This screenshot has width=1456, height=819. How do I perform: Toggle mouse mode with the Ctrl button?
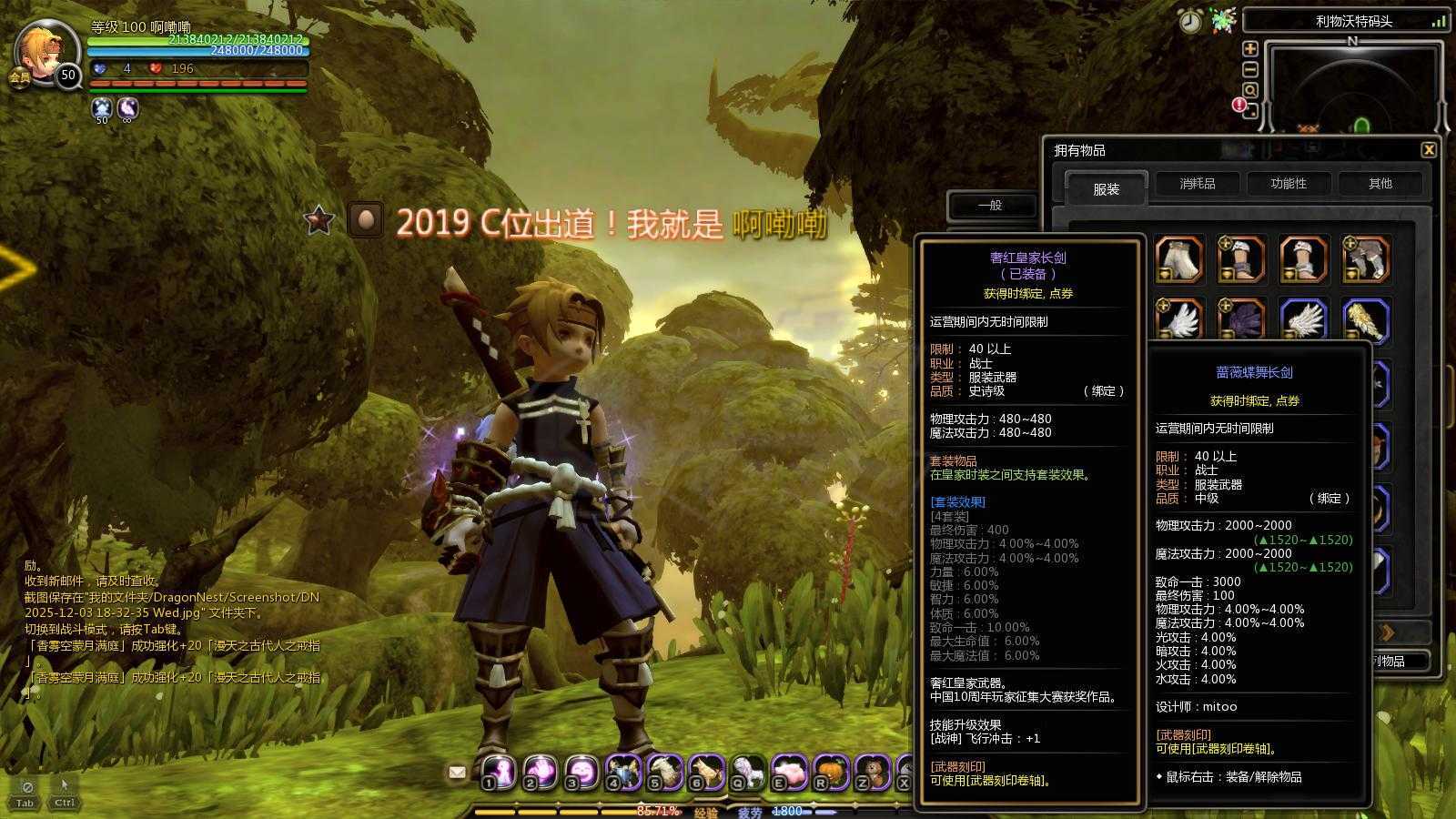click(x=63, y=803)
